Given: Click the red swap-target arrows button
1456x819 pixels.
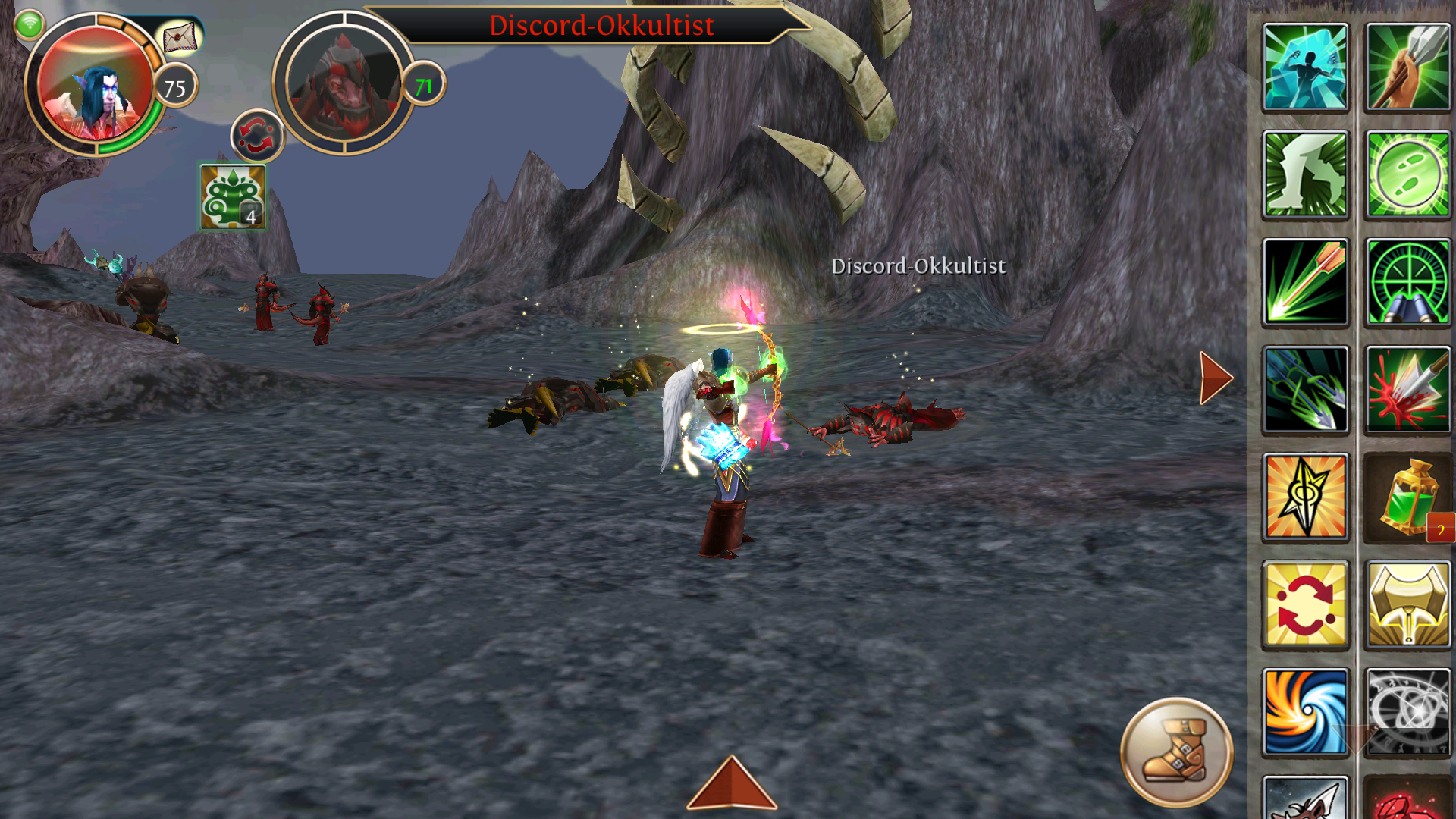Looking at the screenshot, I should pyautogui.click(x=257, y=136).
